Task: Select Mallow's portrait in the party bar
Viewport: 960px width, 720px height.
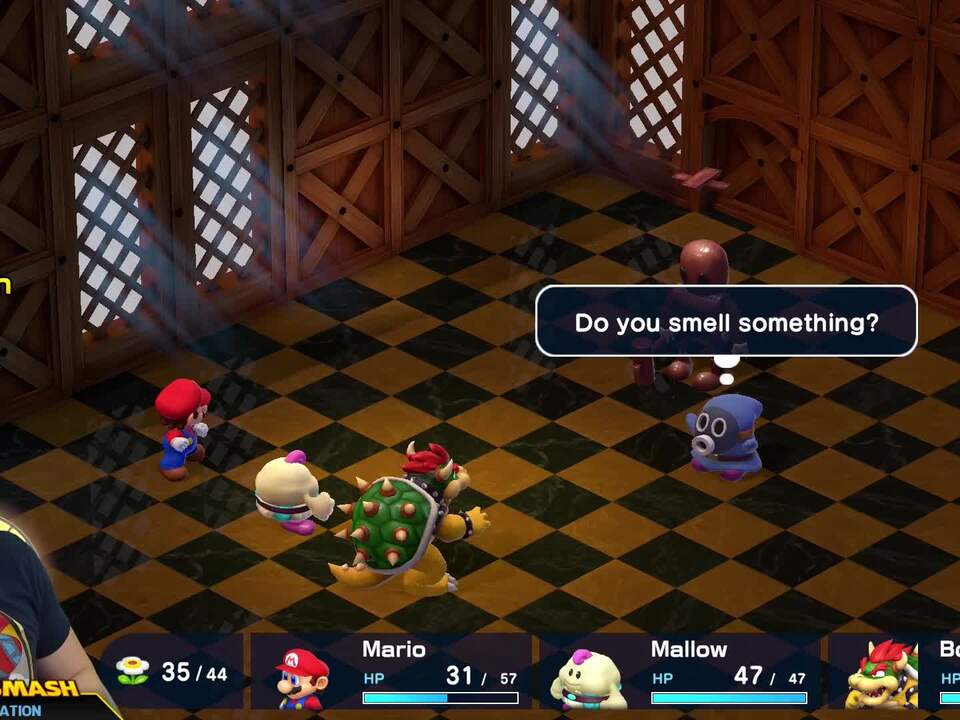Action: coord(589,679)
